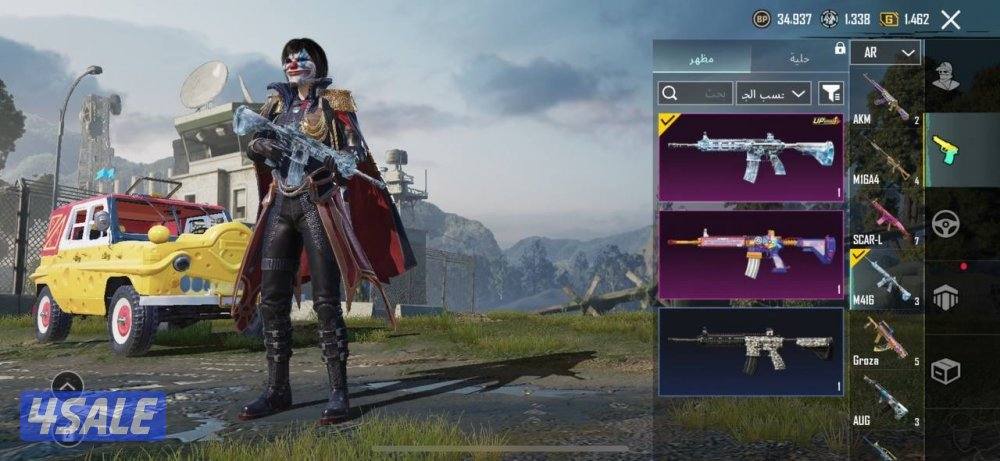
Task: Click the skin search field
Action: pyautogui.click(x=694, y=93)
